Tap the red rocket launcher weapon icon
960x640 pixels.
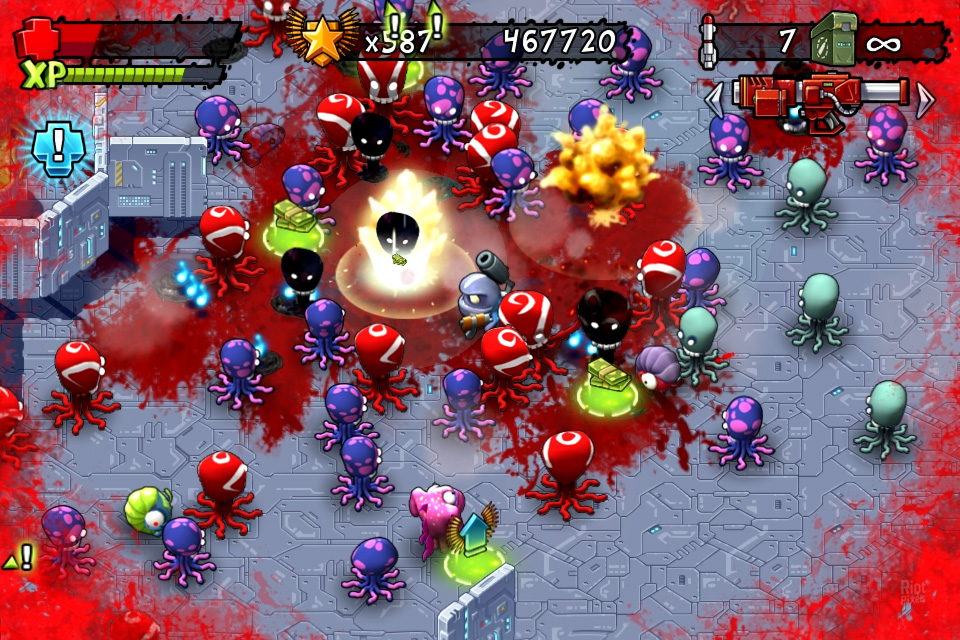pyautogui.click(x=818, y=99)
